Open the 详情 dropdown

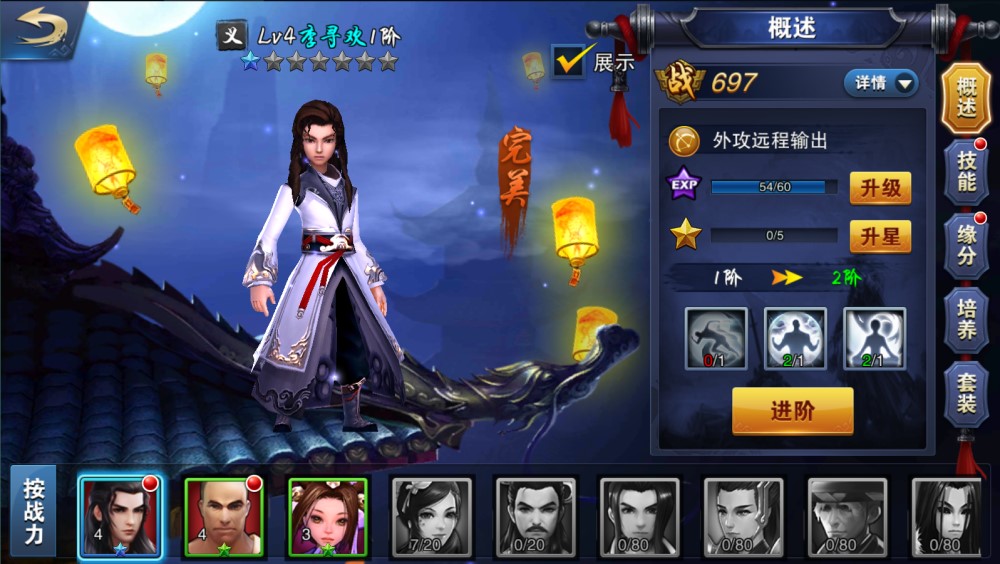[x=881, y=83]
